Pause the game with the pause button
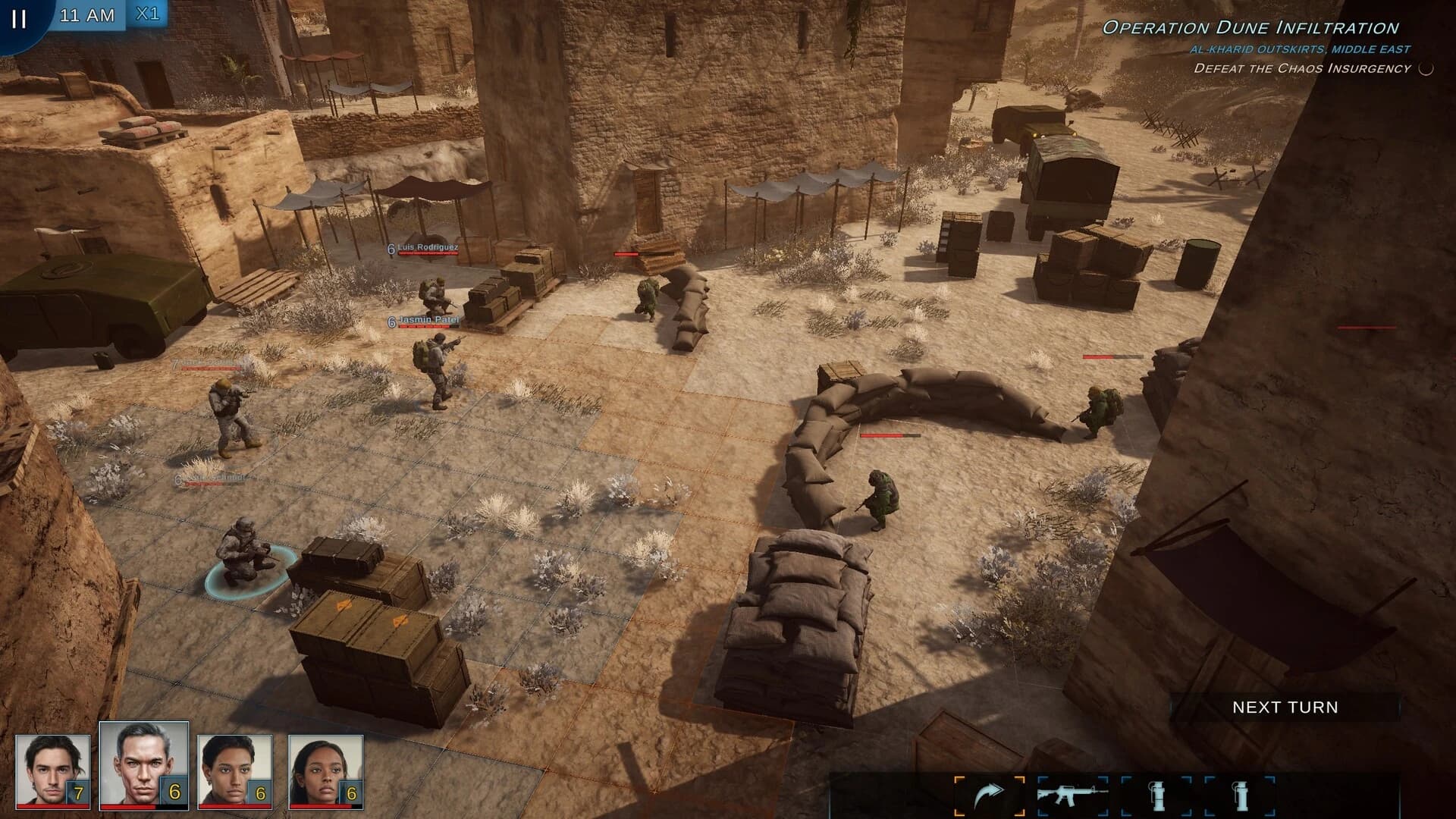This screenshot has width=1456, height=819. coord(19,18)
